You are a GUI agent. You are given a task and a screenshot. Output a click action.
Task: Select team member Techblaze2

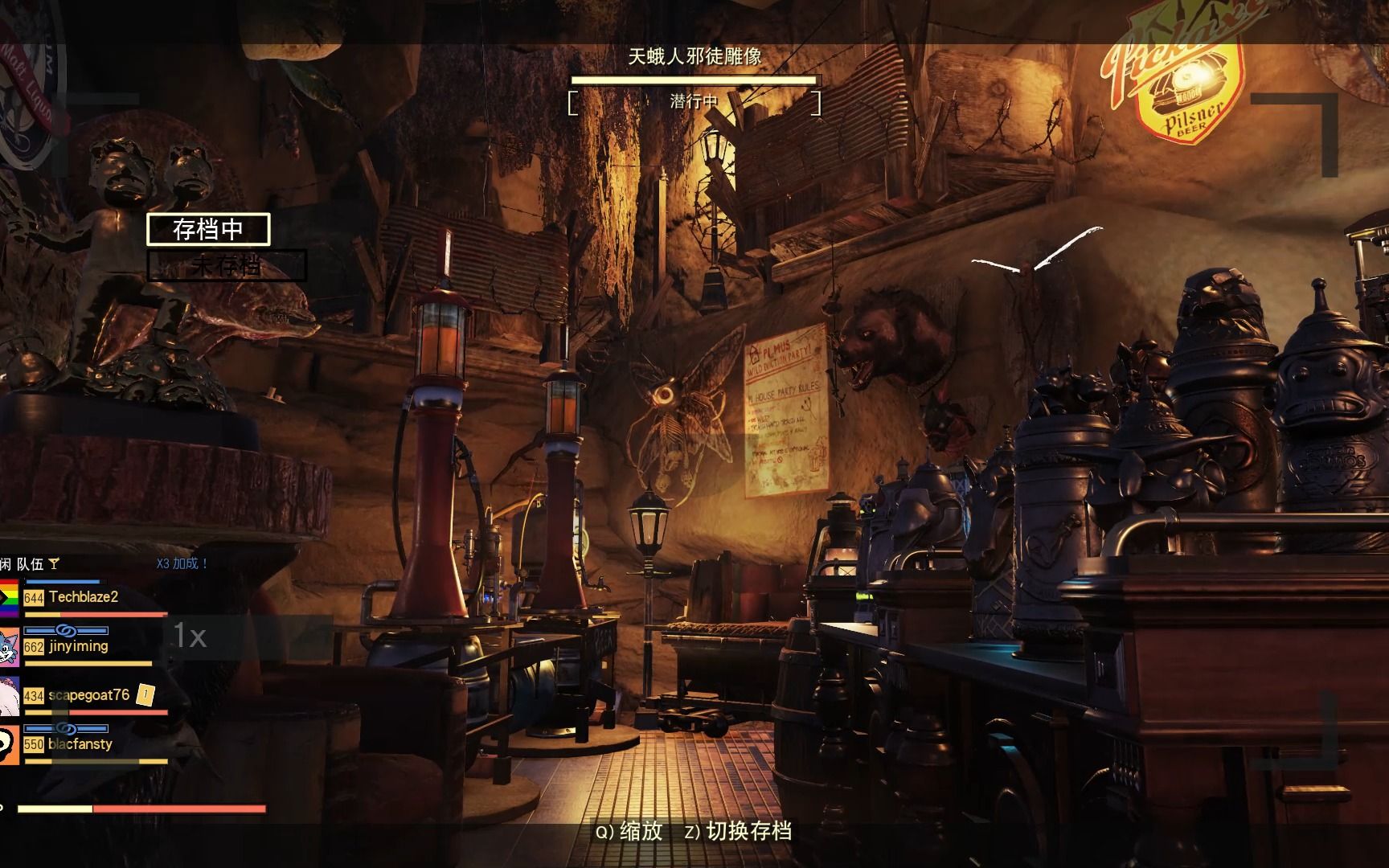[83, 597]
